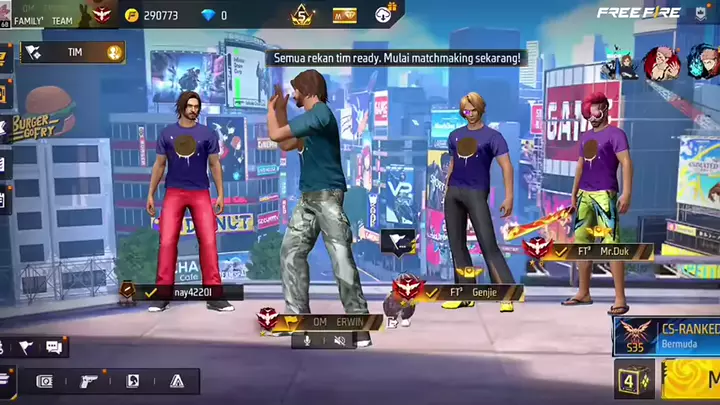Open the pistol weapon menu

point(89,381)
